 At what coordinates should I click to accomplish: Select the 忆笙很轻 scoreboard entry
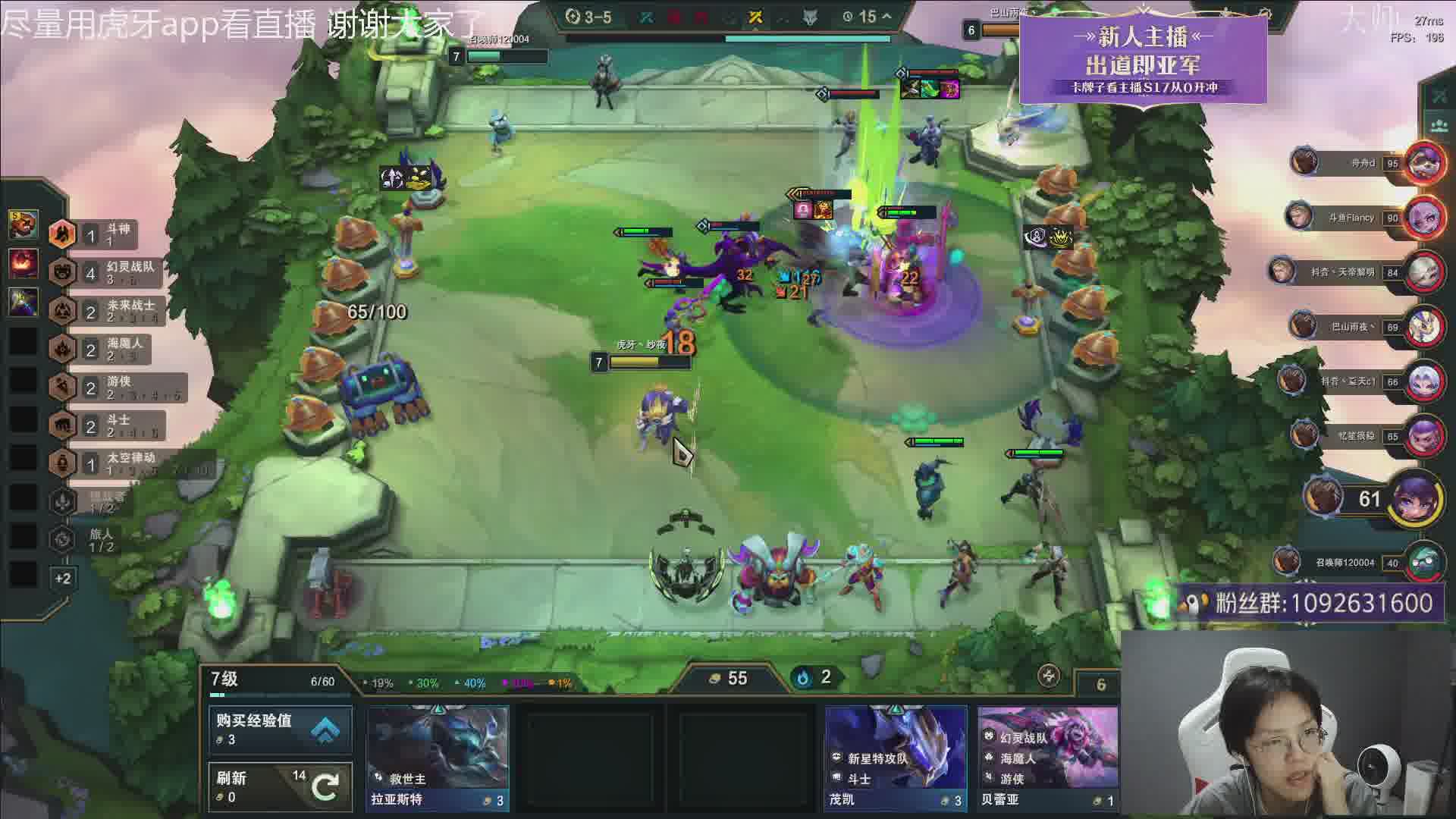(x=1423, y=436)
